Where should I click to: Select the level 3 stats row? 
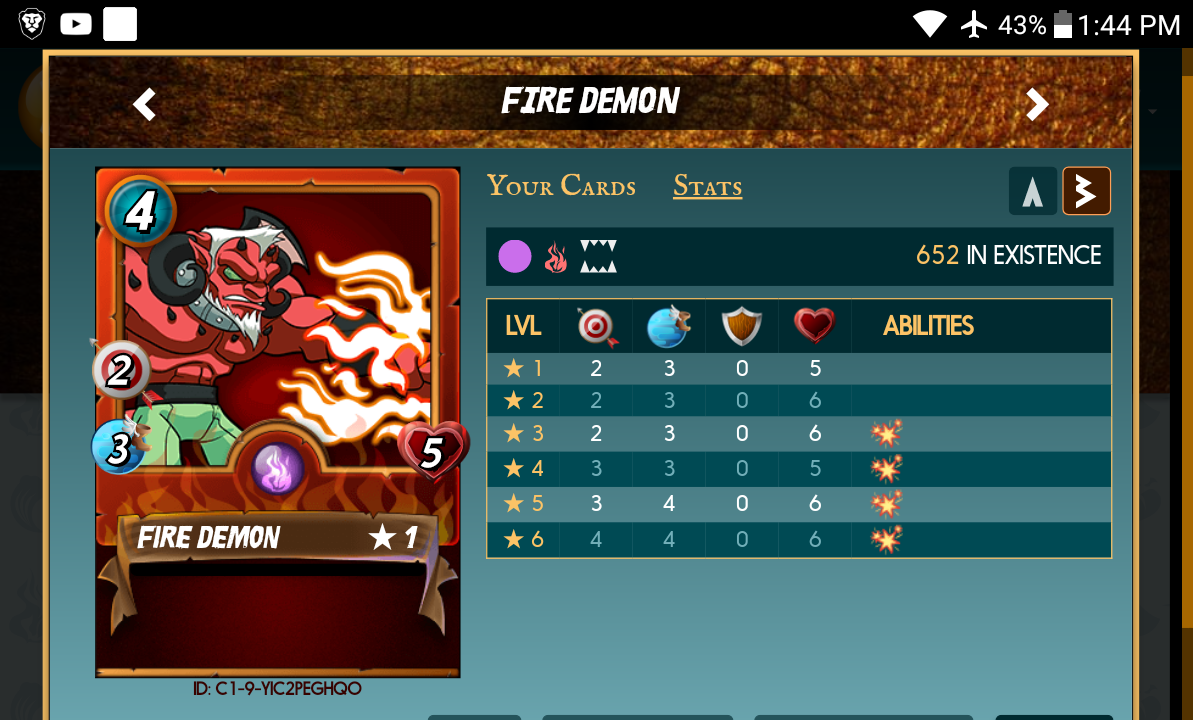point(798,433)
